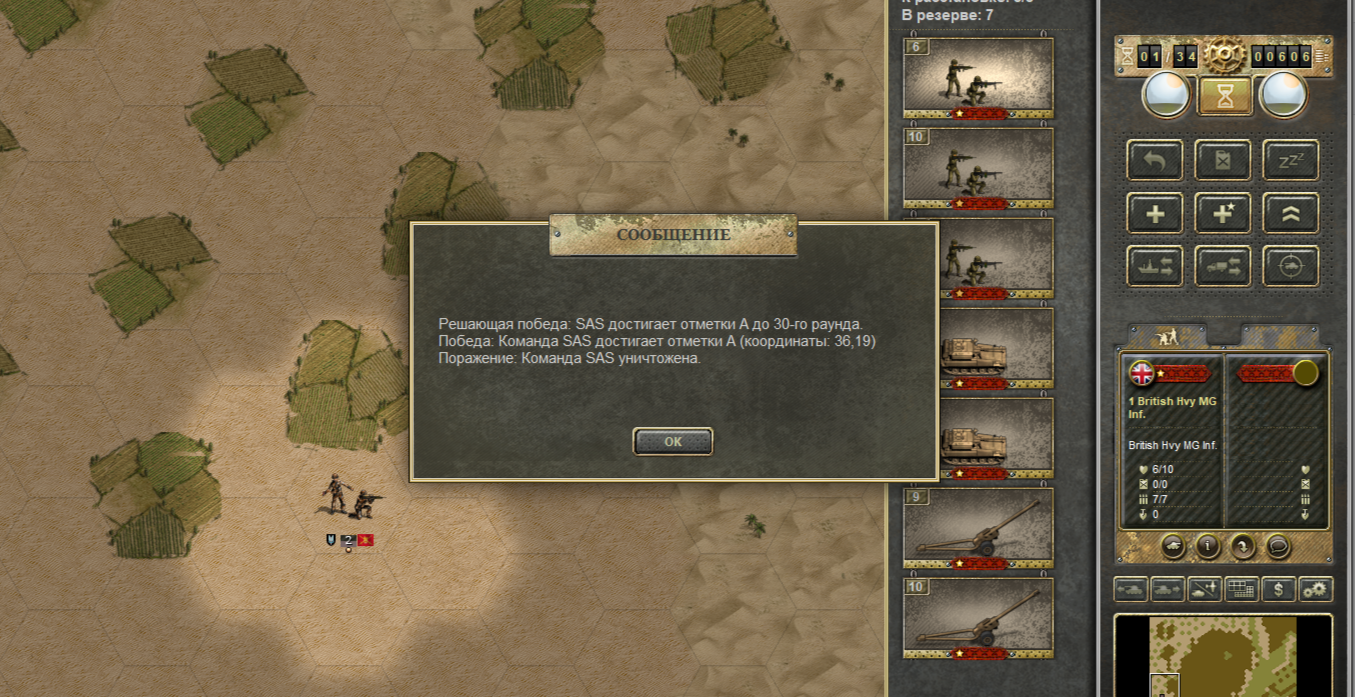Viewport: 1355px width, 697px height.
Task: Open the round info button for the unit
Action: tap(1208, 546)
